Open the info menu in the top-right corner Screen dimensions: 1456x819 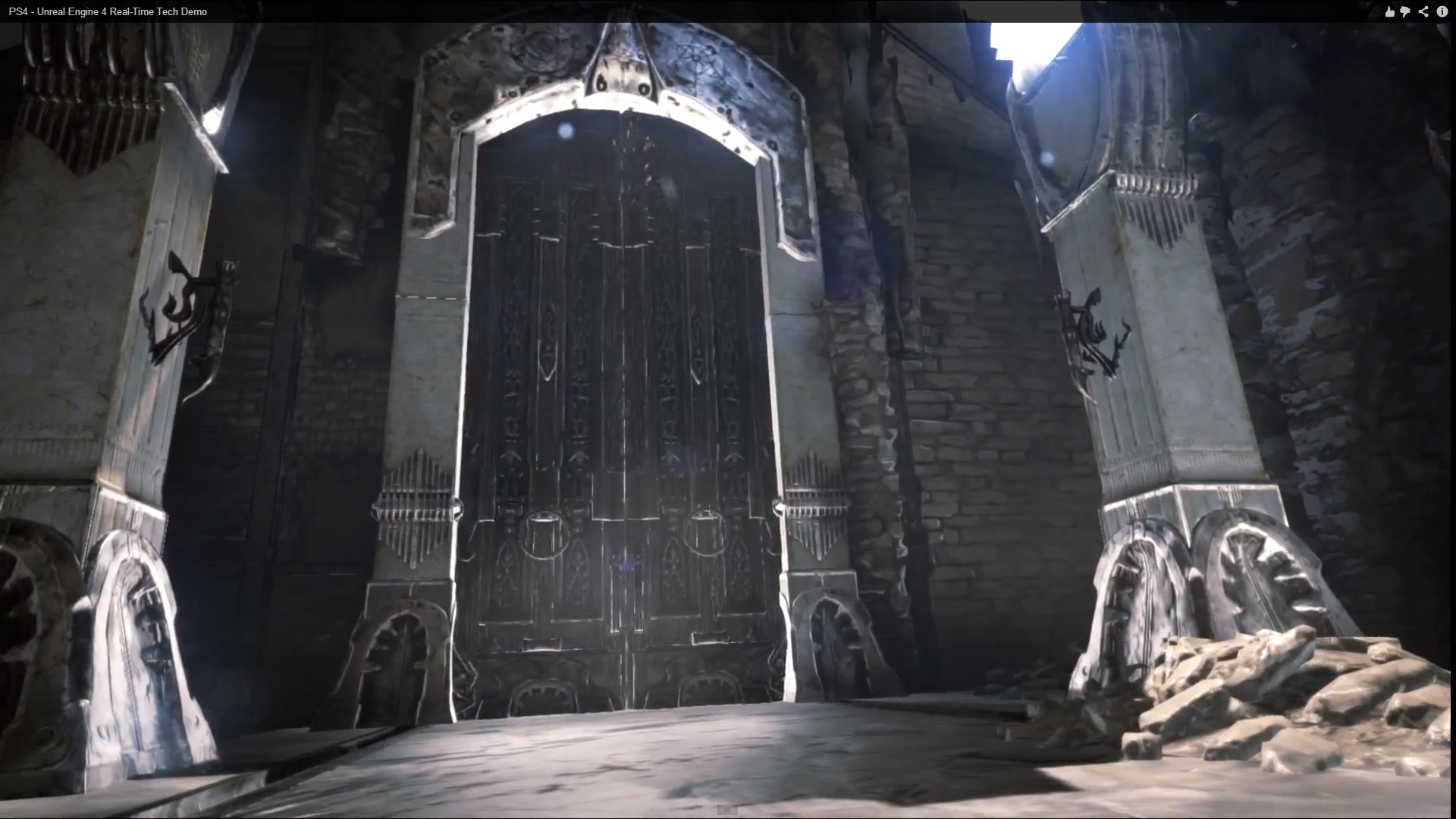click(x=1442, y=11)
